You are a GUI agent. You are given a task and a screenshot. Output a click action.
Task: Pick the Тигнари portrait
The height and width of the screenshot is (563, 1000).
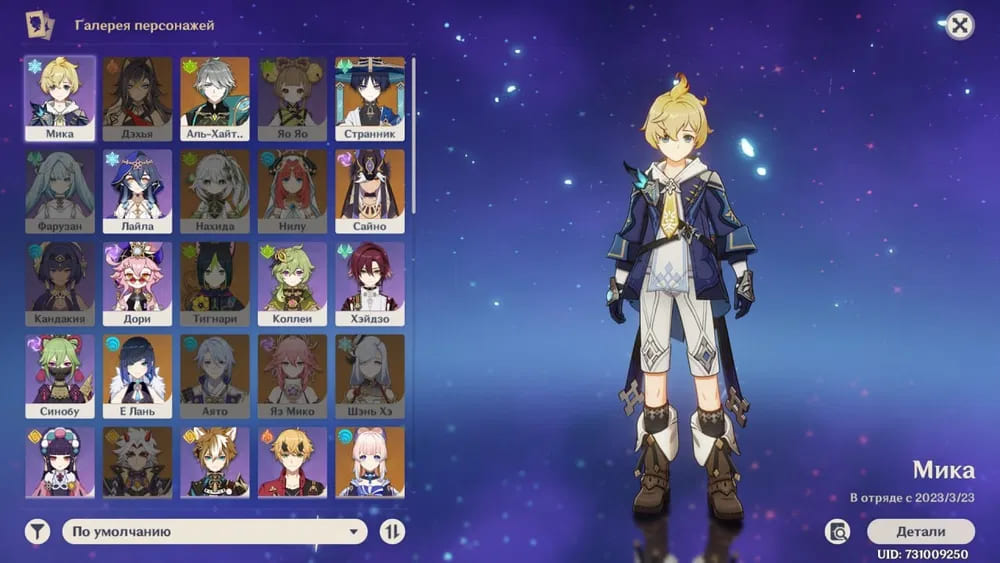[x=215, y=283]
